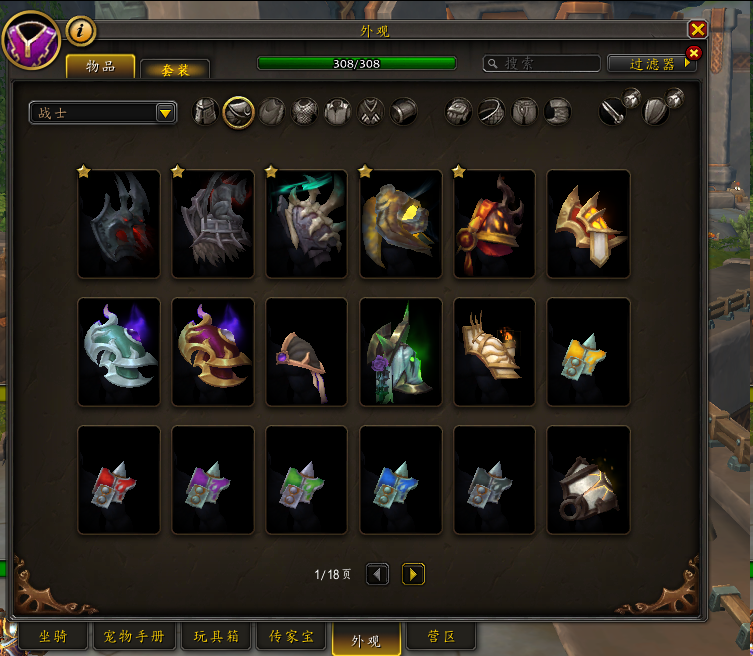
Task: Go to the next page of appearances
Action: pos(413,574)
